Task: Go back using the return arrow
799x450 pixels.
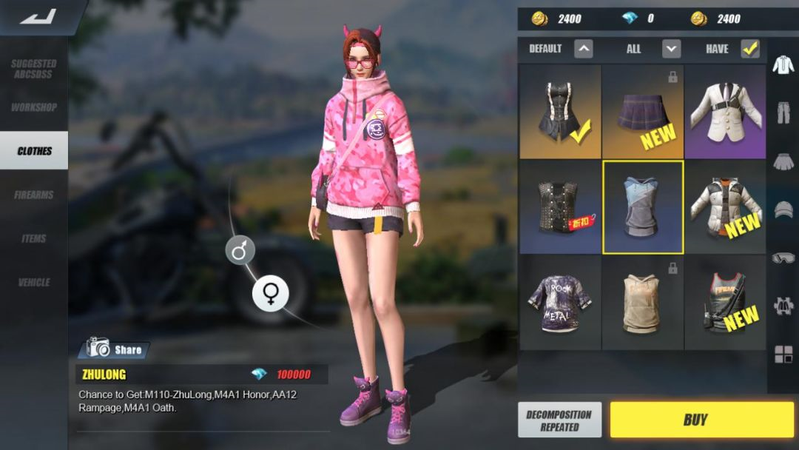Action: point(38,17)
